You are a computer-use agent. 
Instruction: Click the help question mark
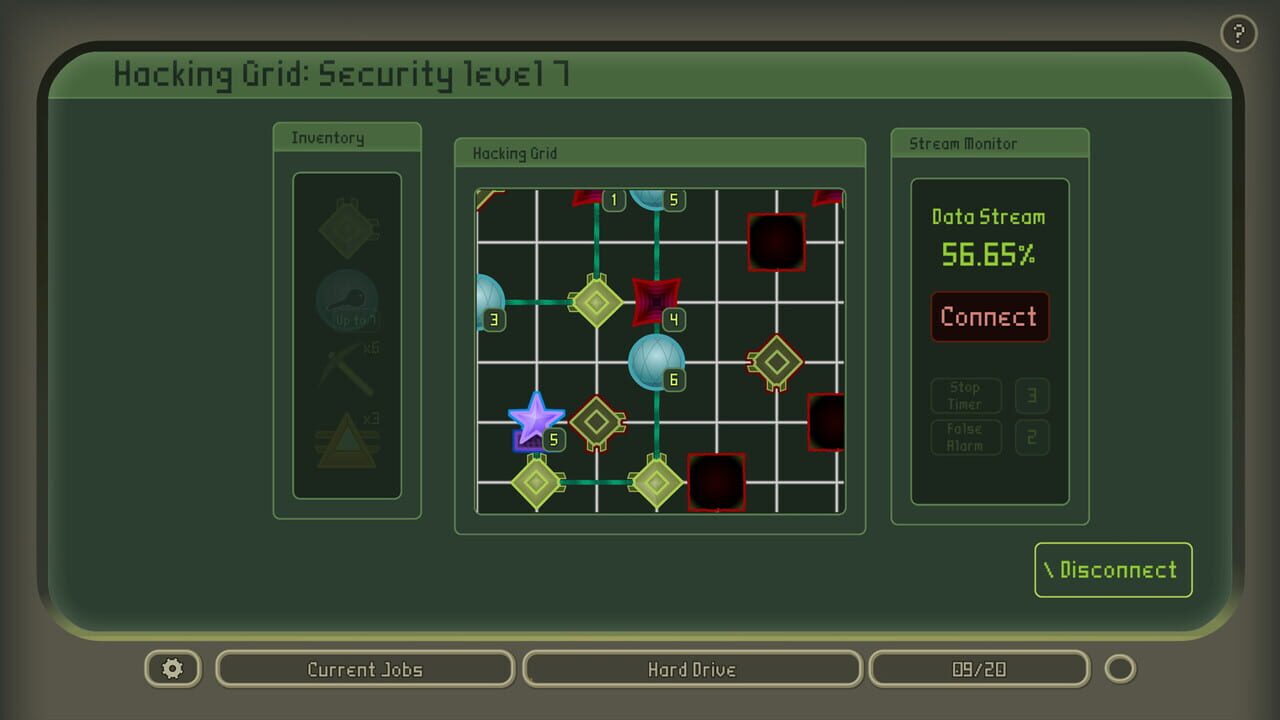tap(1240, 33)
